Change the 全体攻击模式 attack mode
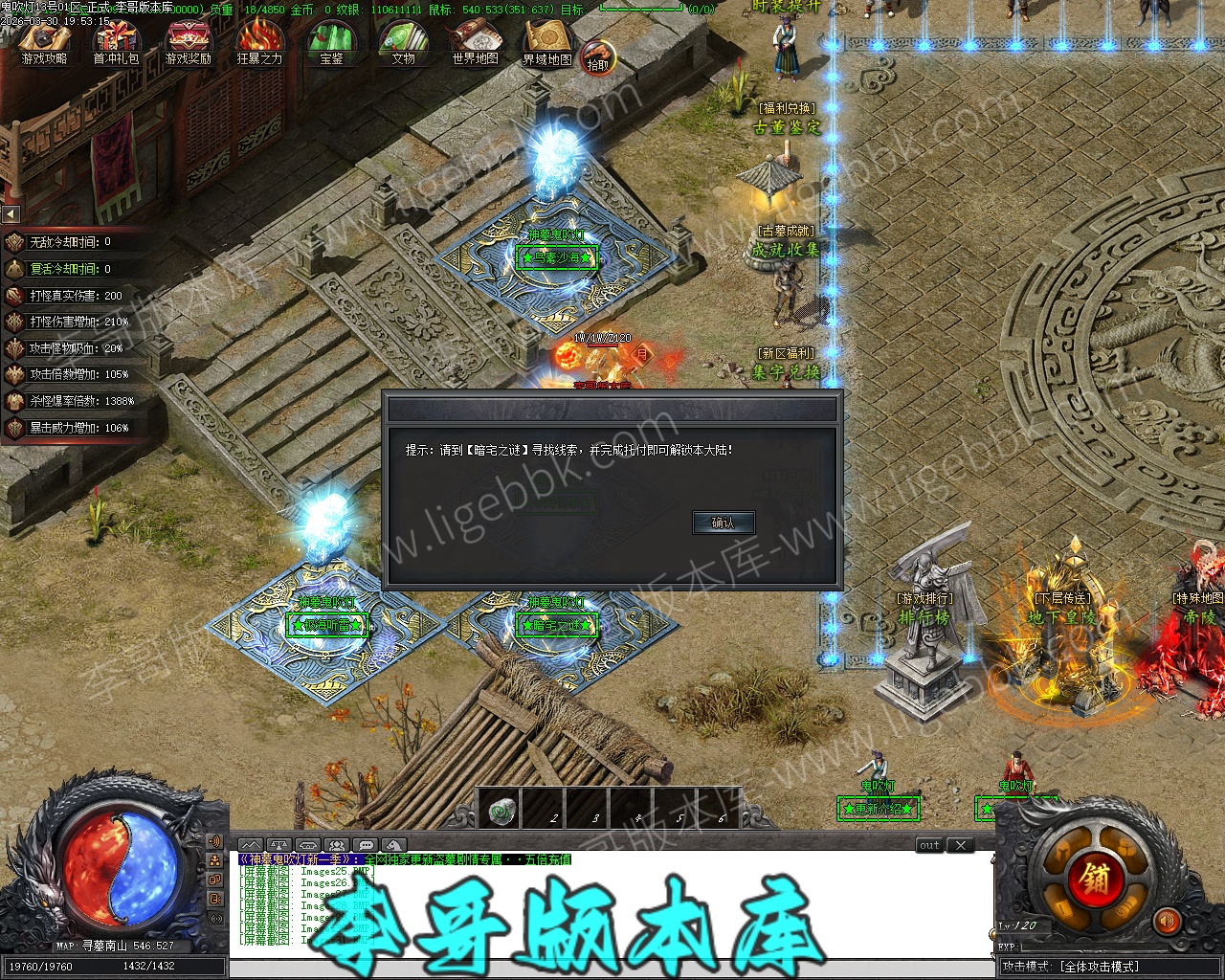This screenshot has width=1225, height=980. 1099,967
